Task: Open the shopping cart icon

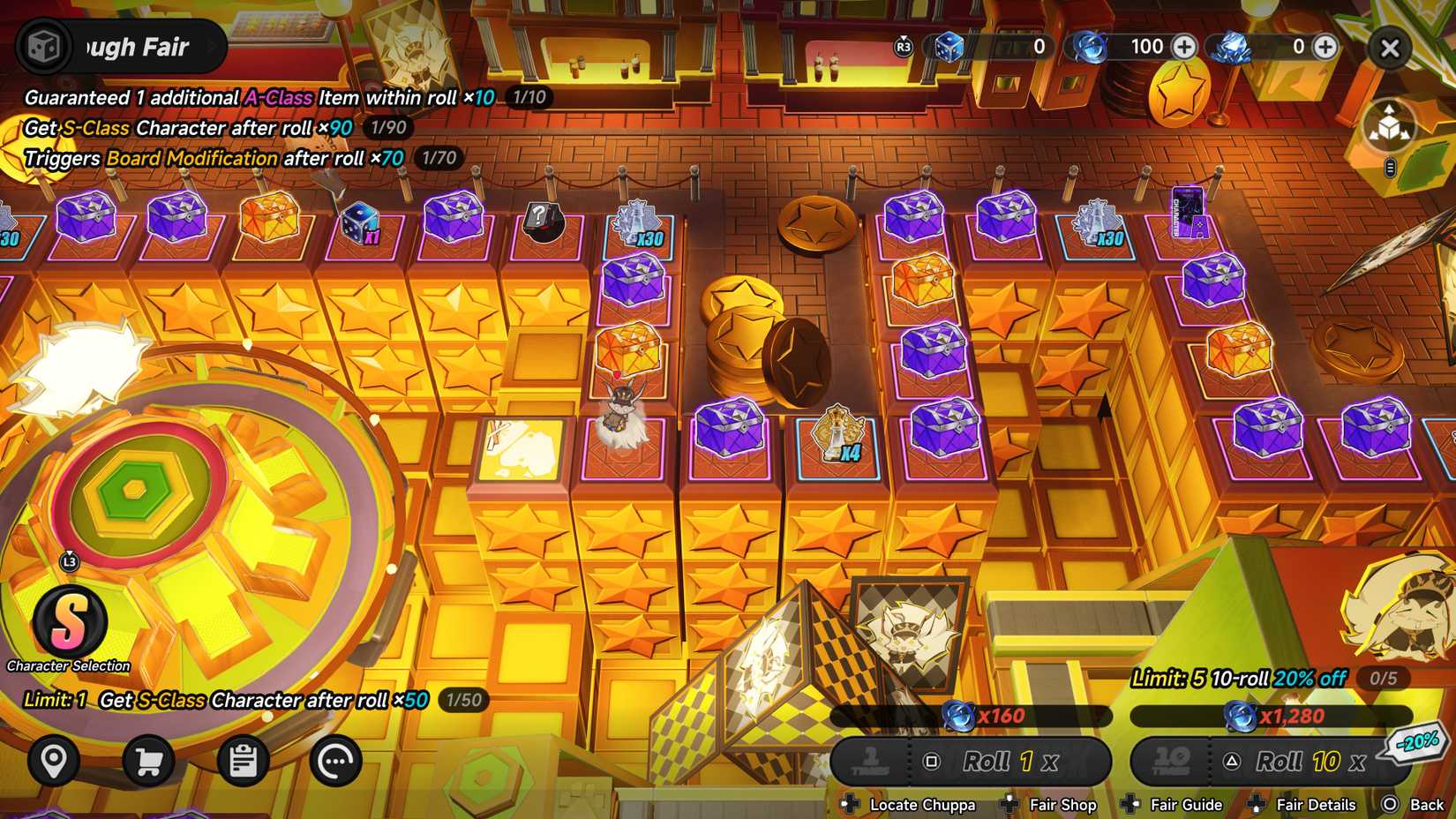Action: click(x=148, y=760)
